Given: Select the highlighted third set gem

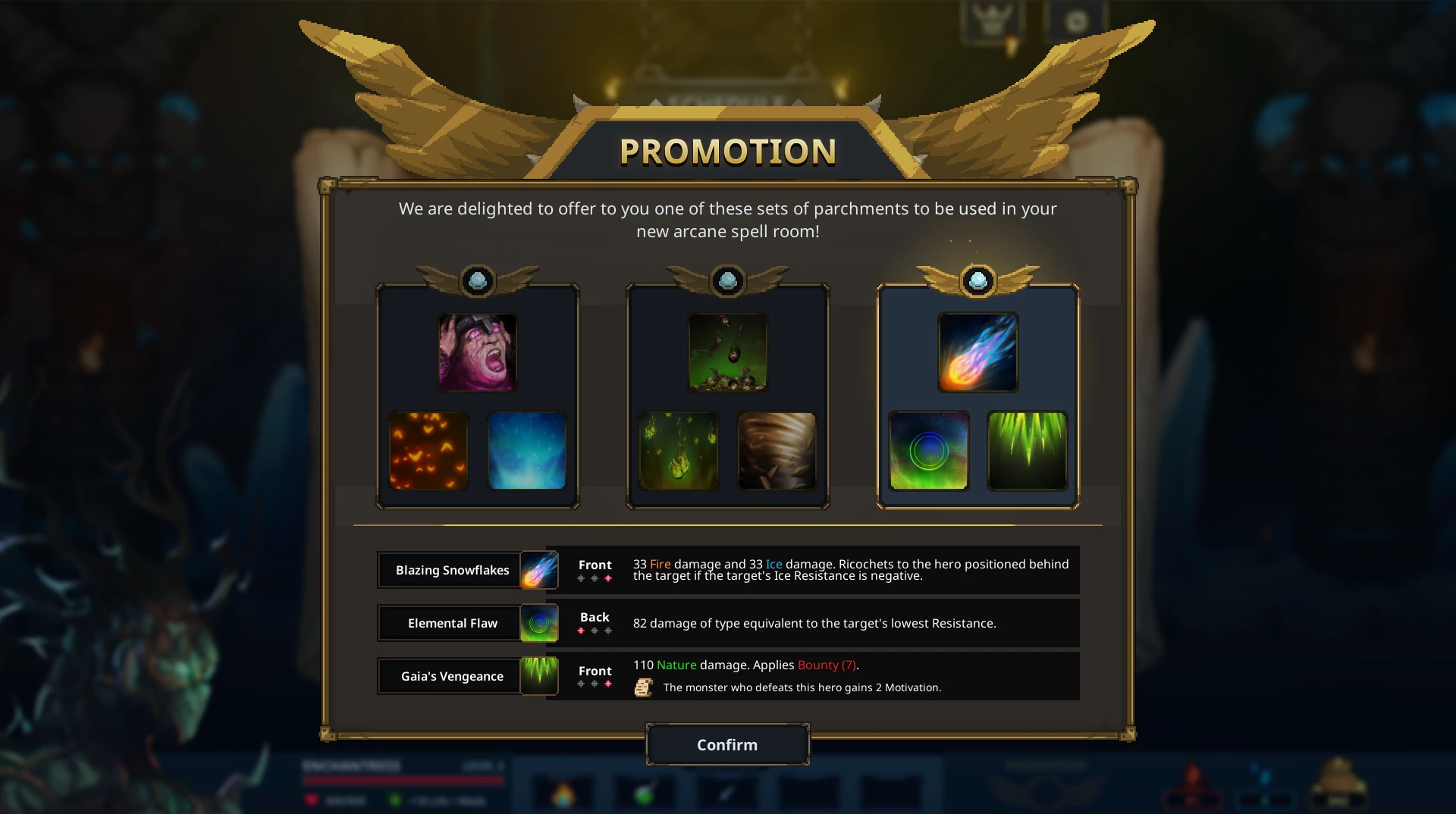Looking at the screenshot, I should pos(978,281).
